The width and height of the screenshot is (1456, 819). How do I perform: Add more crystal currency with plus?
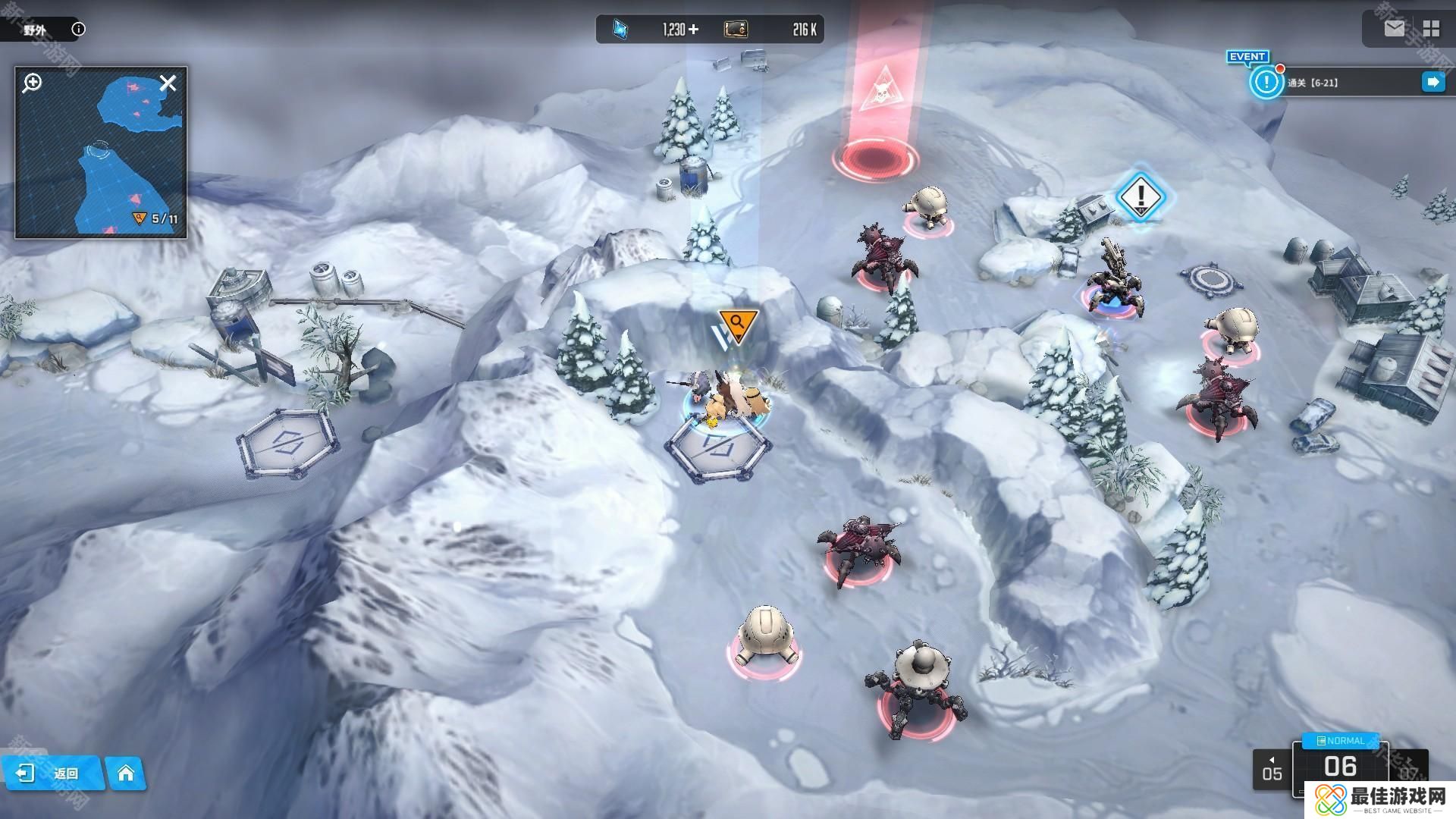coord(693,30)
